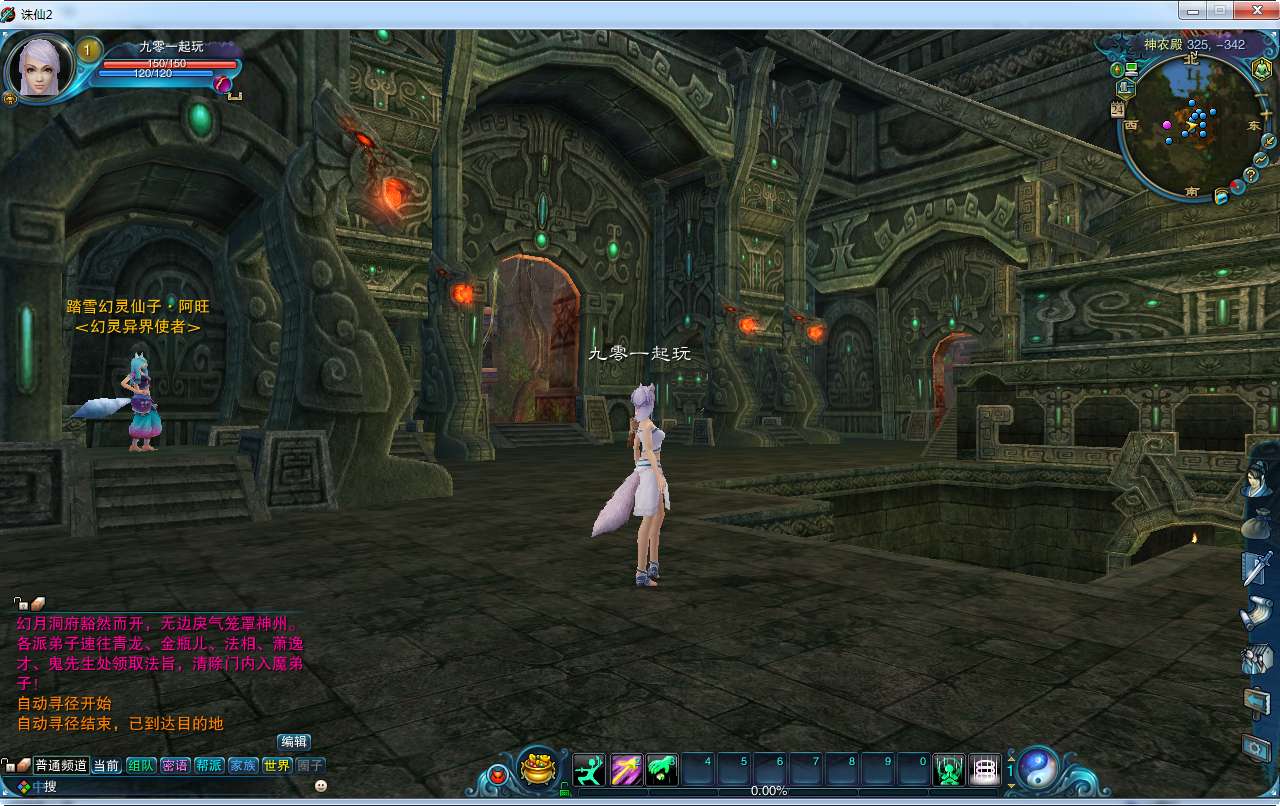
Task: Switch to the 家族 family chat tab
Action: (x=242, y=766)
